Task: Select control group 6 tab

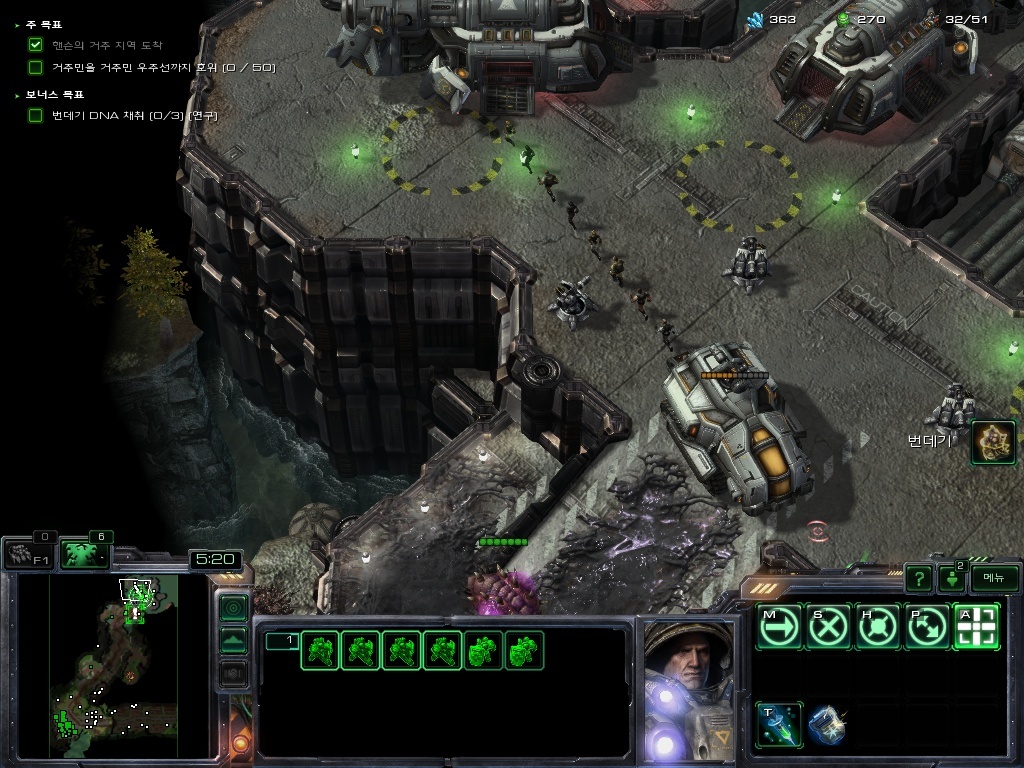Action: (85, 553)
